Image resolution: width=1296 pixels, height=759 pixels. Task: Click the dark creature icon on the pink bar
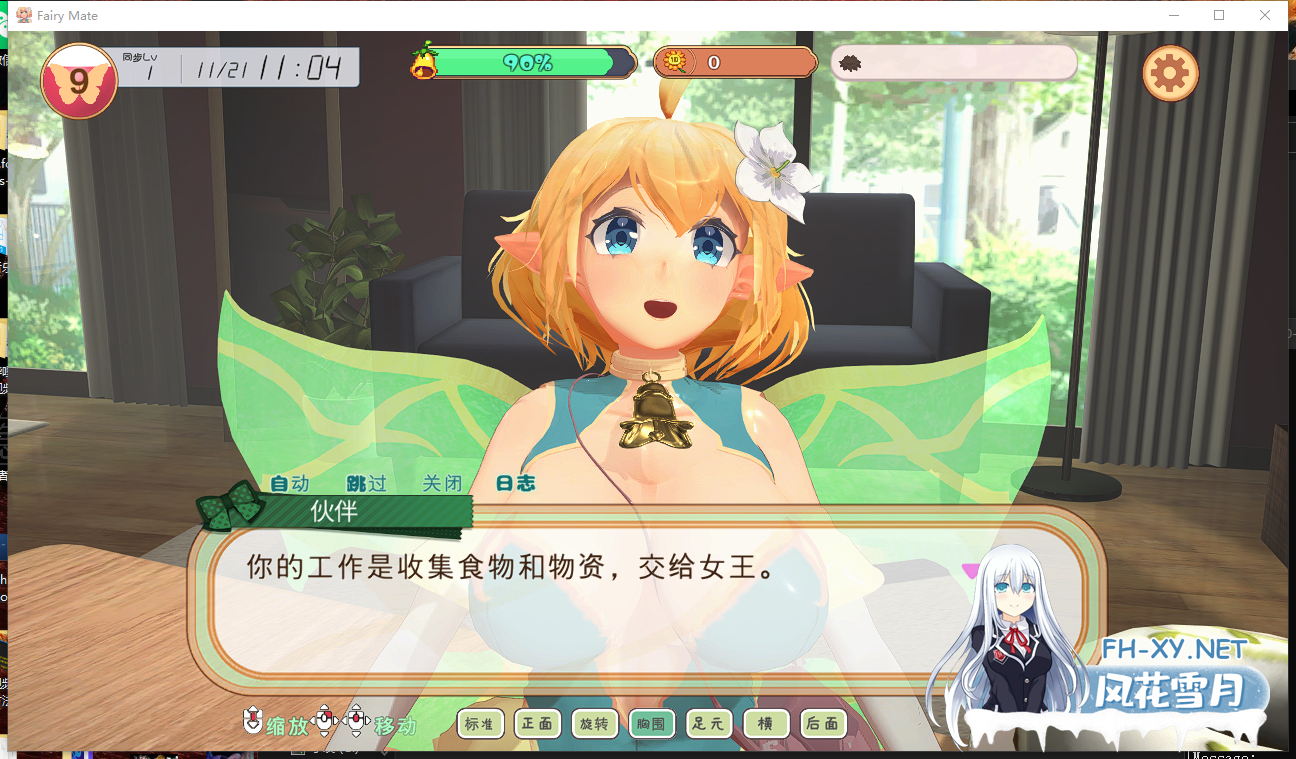(851, 60)
